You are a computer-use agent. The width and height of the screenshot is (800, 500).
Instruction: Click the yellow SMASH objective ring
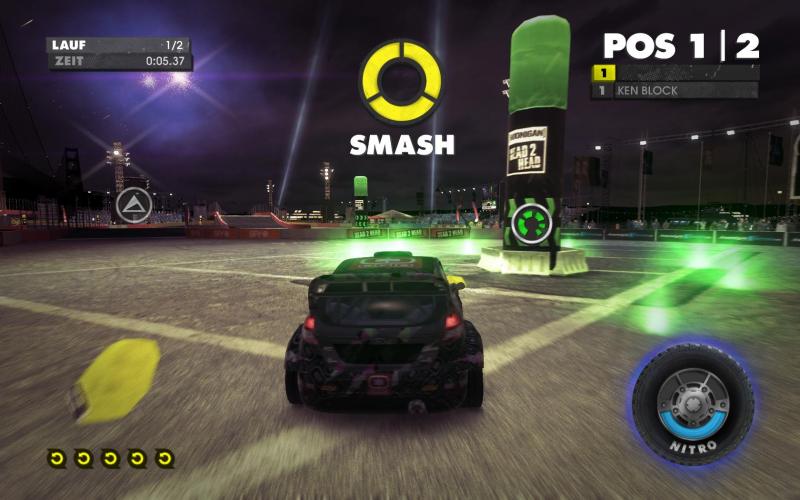tap(401, 82)
